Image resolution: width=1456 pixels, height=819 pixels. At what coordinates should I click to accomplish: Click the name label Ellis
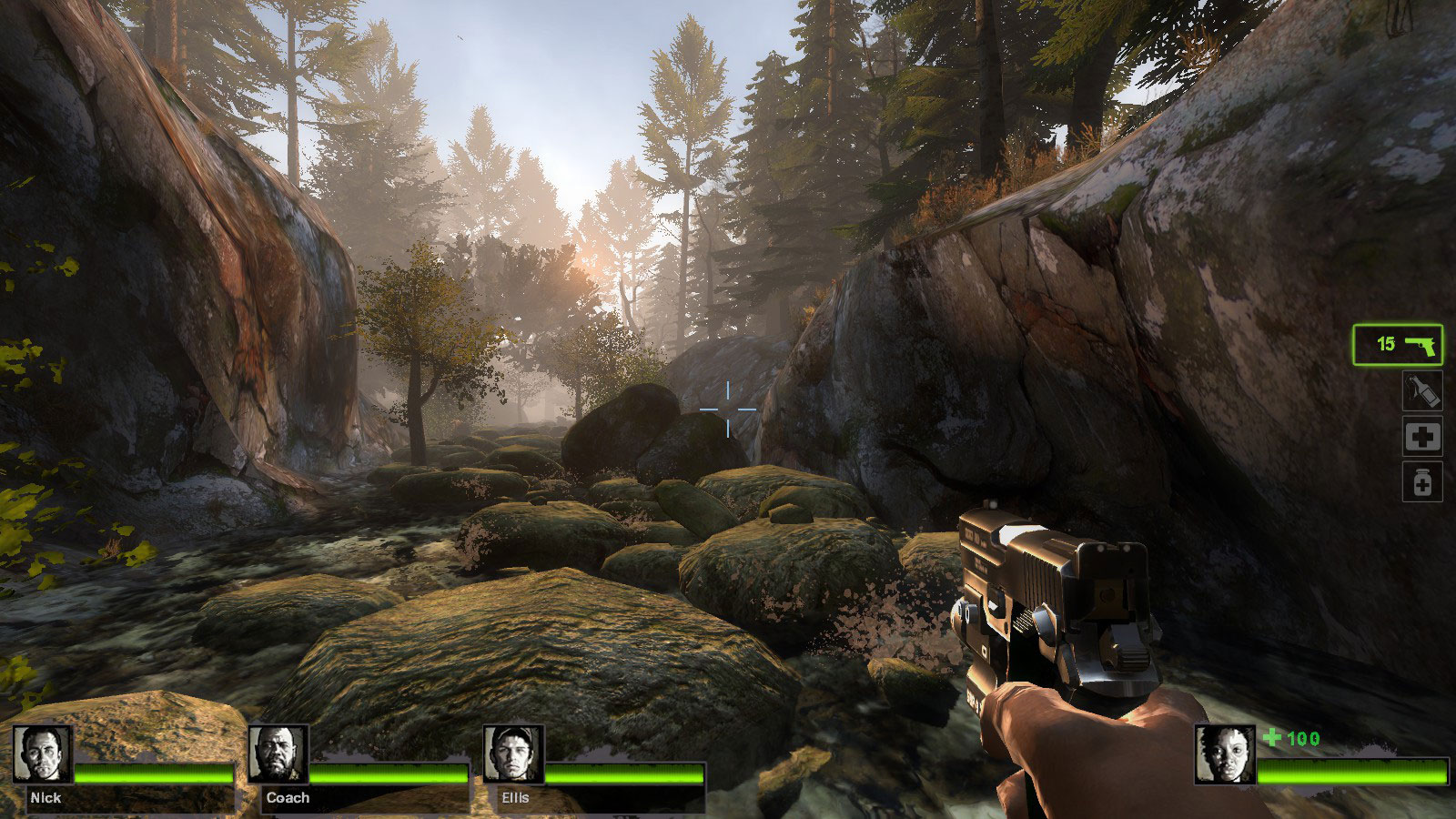click(x=517, y=795)
